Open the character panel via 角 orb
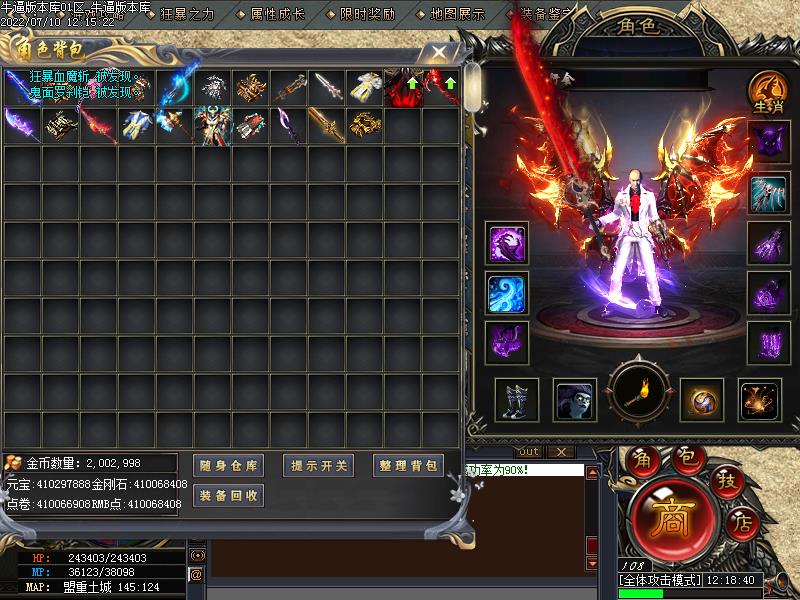The height and width of the screenshot is (600, 800). (641, 459)
